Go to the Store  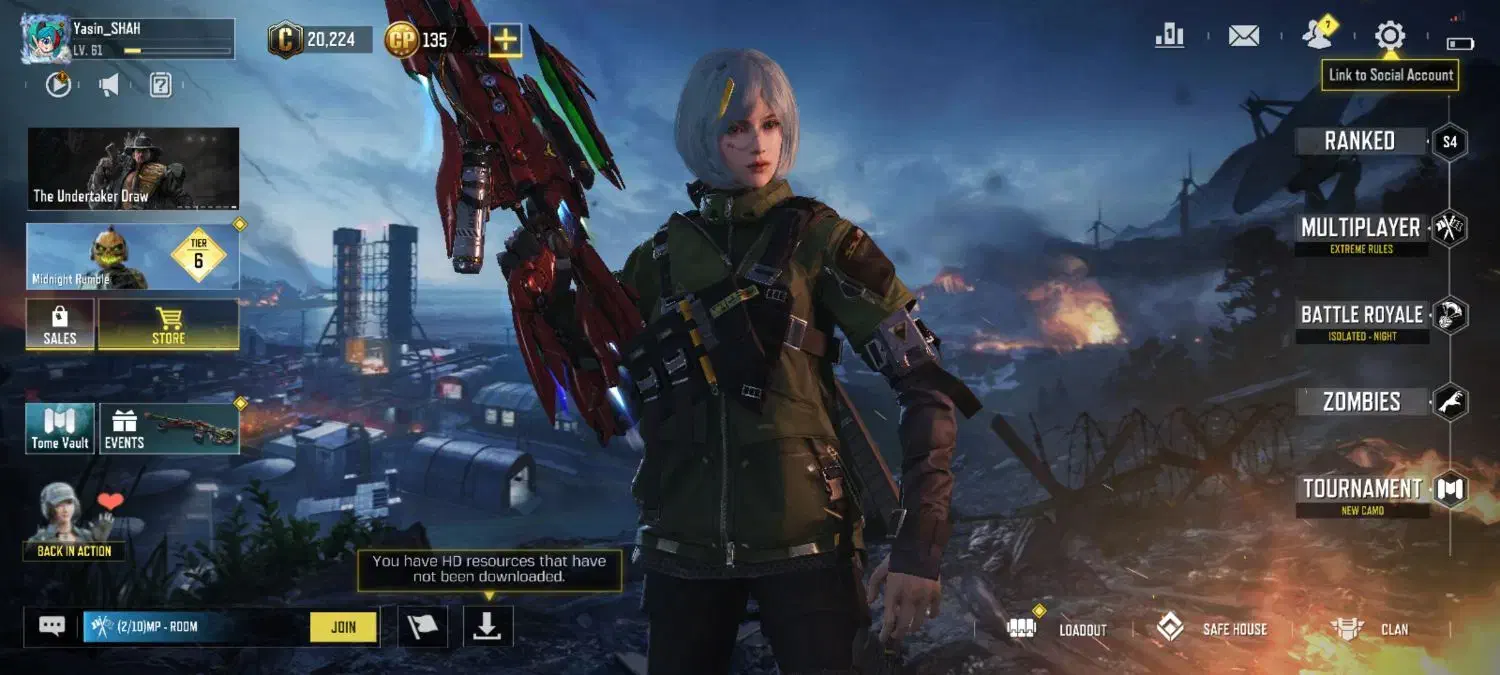tap(168, 325)
